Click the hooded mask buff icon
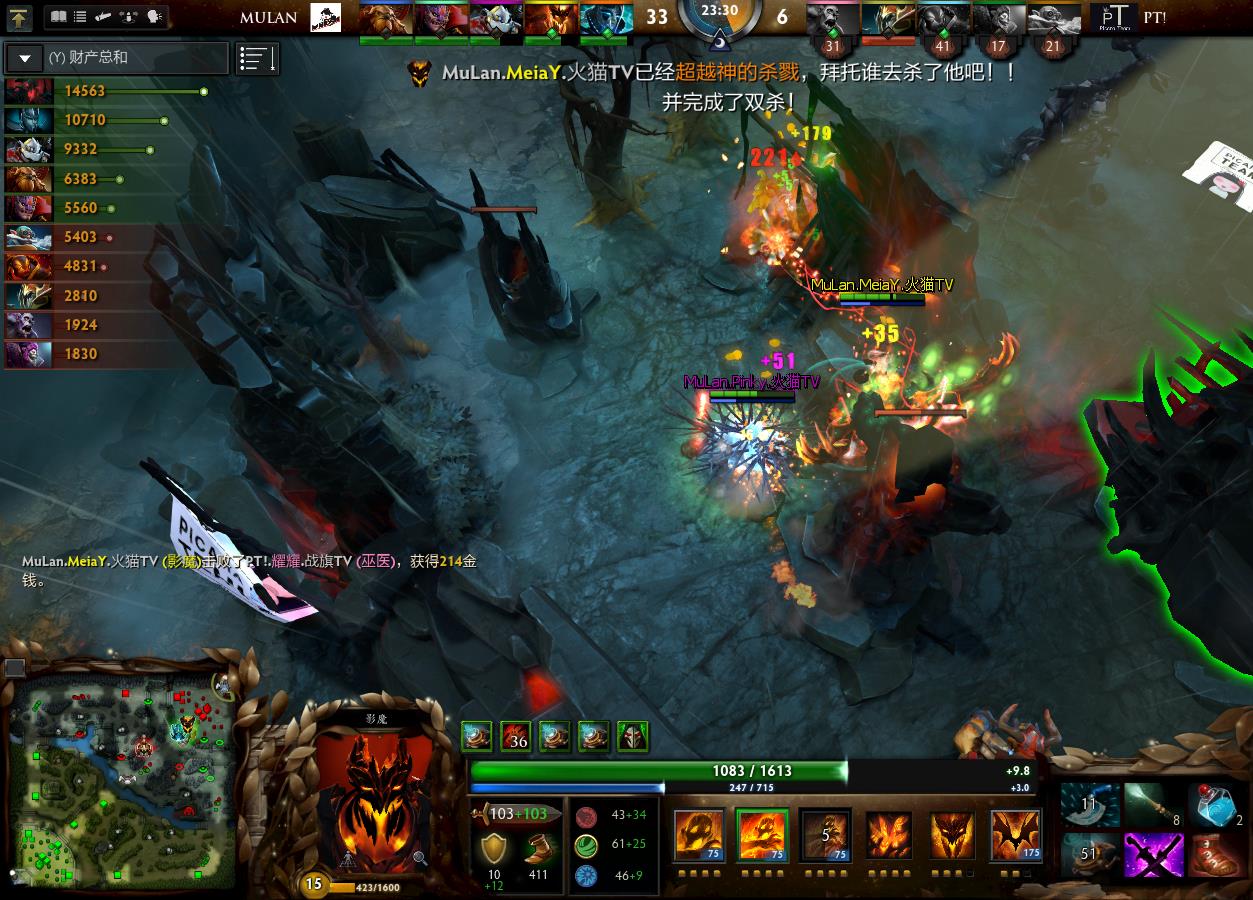1253x900 pixels. (632, 737)
